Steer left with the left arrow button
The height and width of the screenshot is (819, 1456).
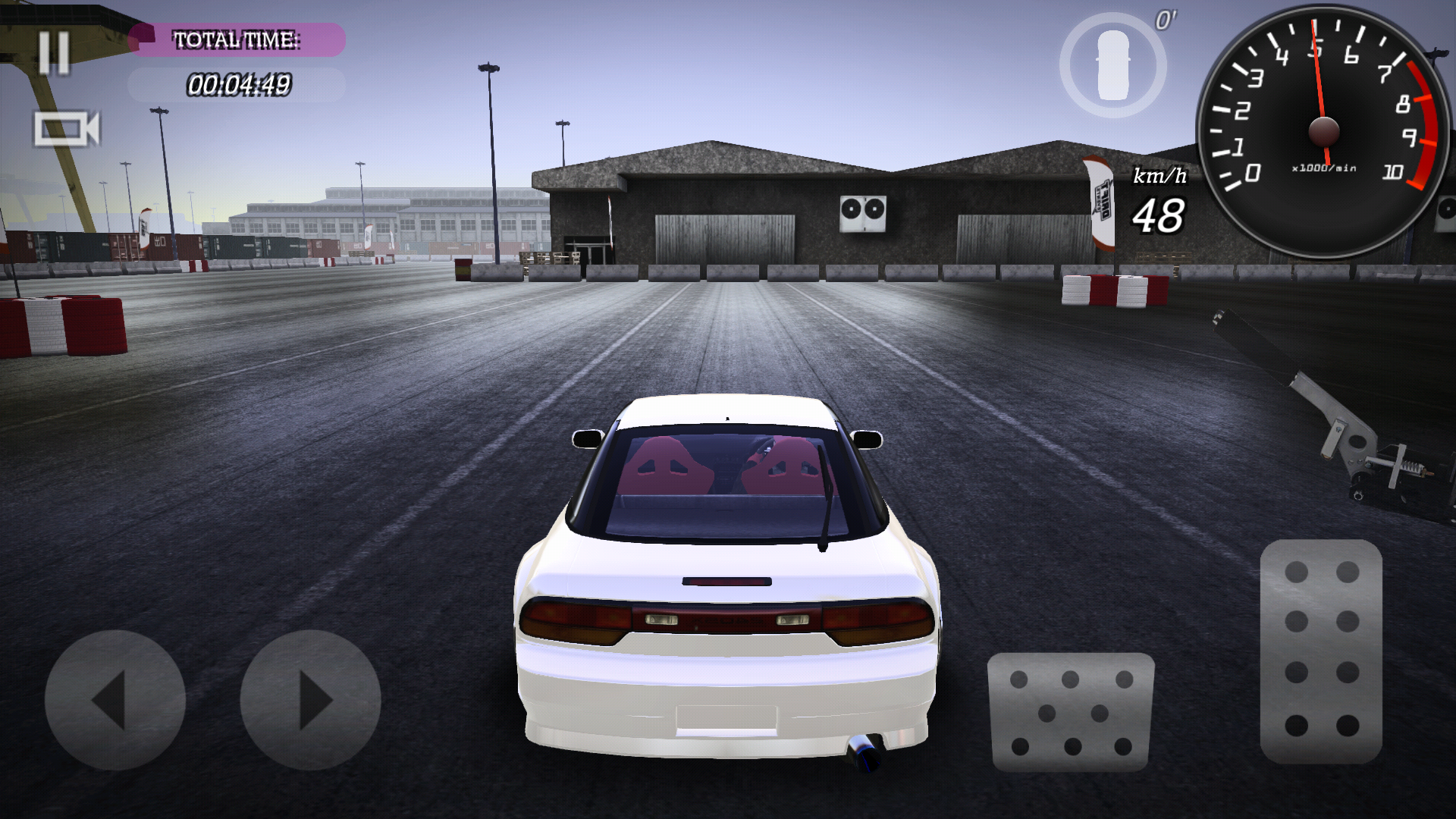115,700
